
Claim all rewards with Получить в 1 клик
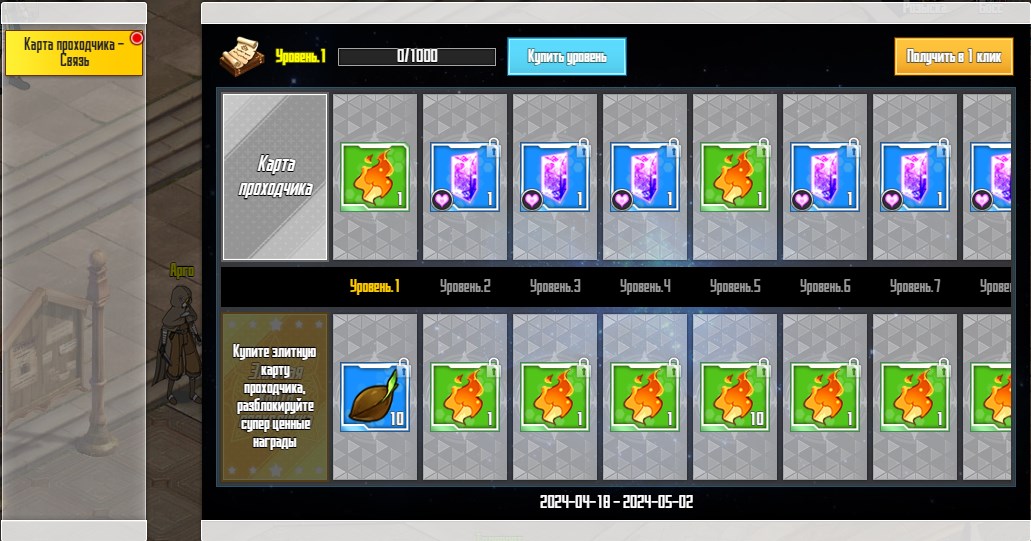tap(954, 56)
